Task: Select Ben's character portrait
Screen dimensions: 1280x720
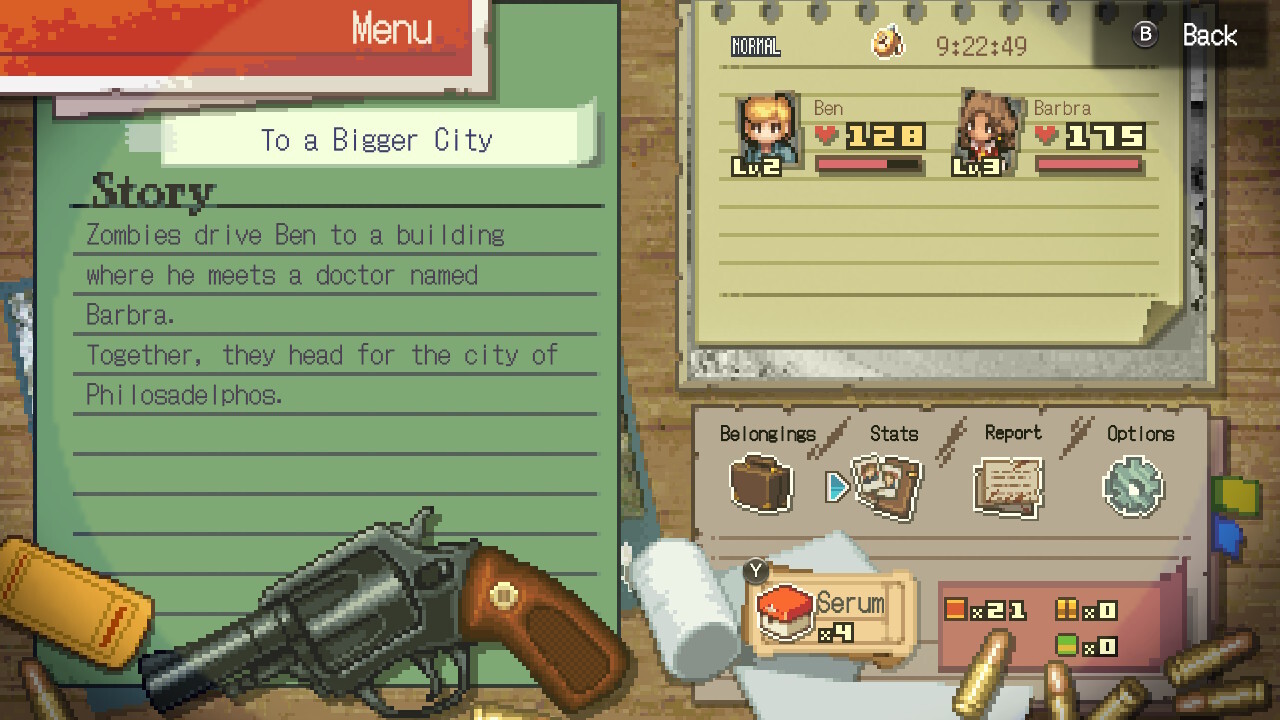Action: (x=767, y=134)
